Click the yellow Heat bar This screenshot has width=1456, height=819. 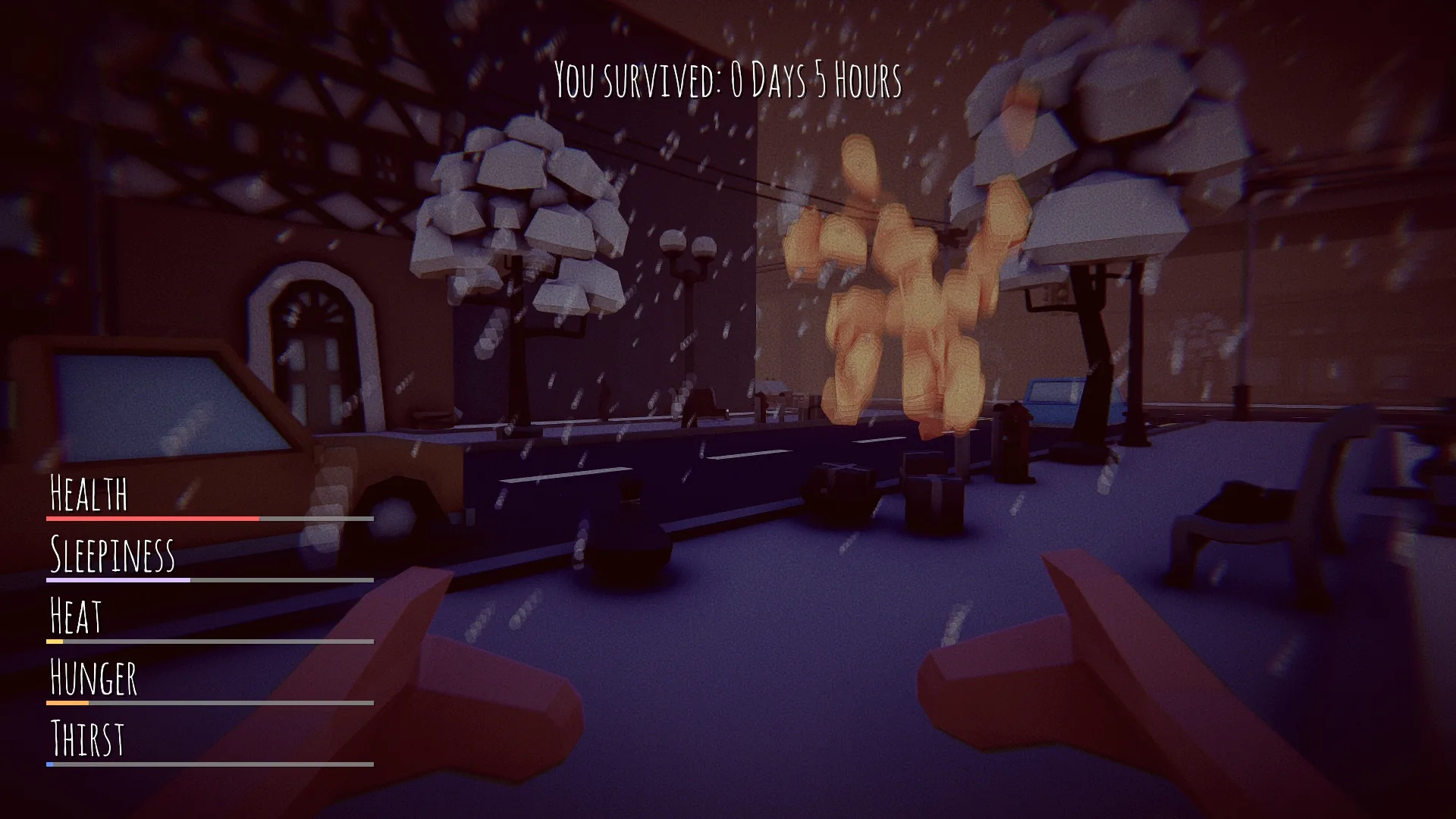click(x=55, y=641)
